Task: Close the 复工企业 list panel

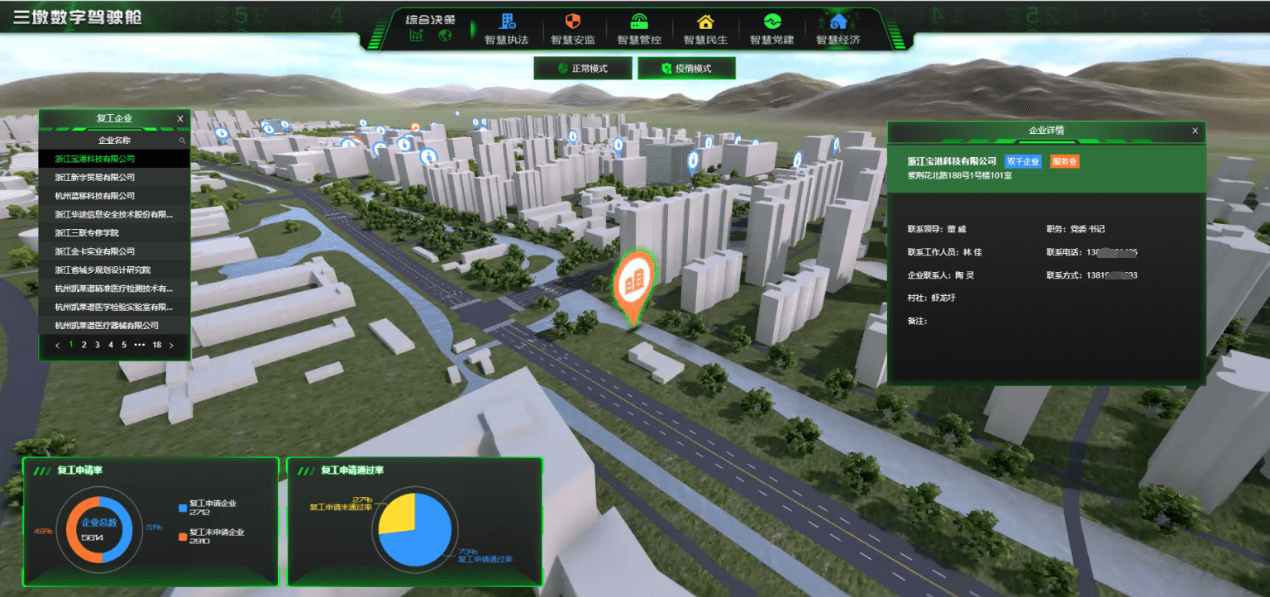Action: pos(180,119)
